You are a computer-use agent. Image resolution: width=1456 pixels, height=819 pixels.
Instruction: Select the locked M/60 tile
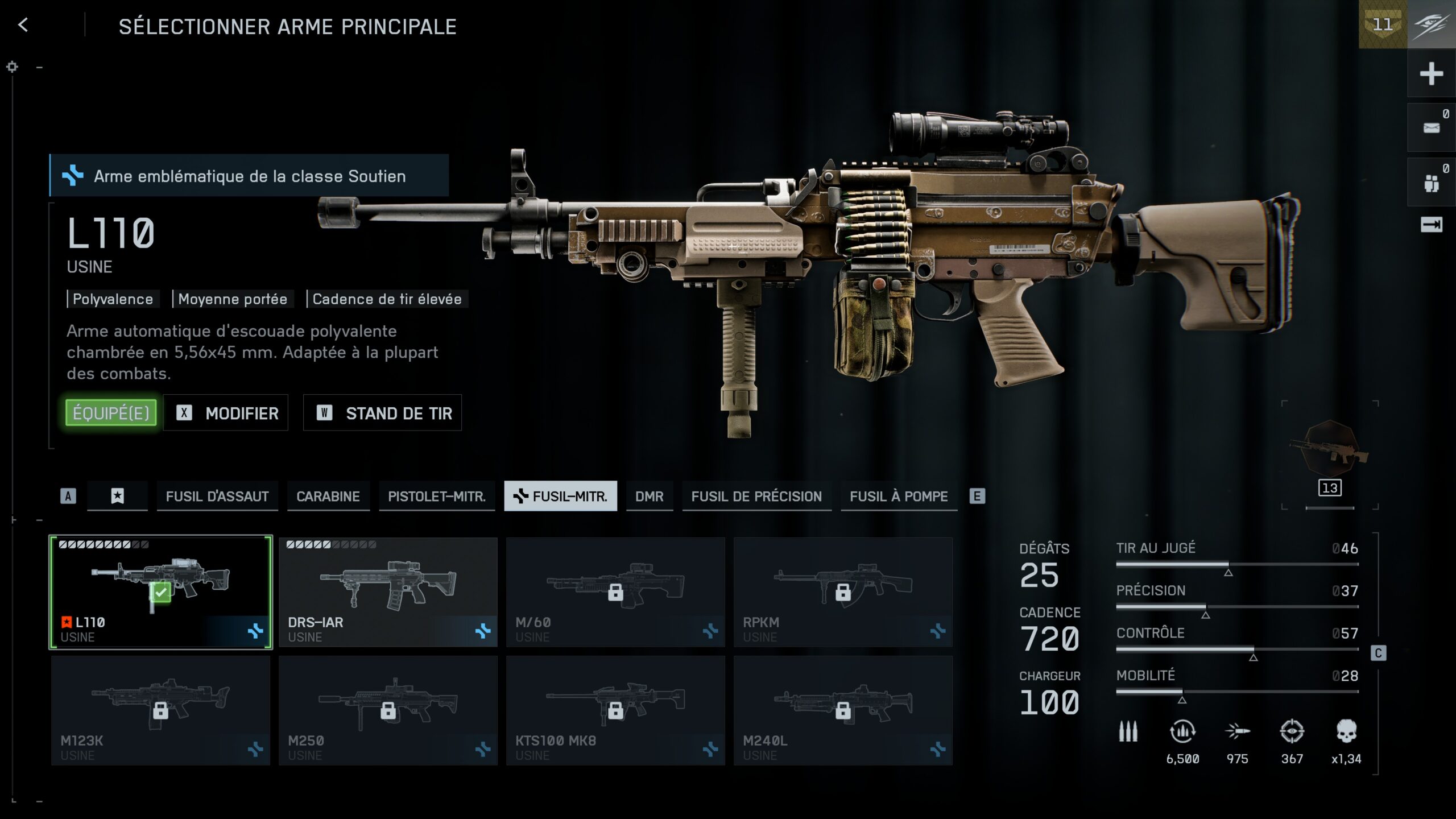(615, 591)
